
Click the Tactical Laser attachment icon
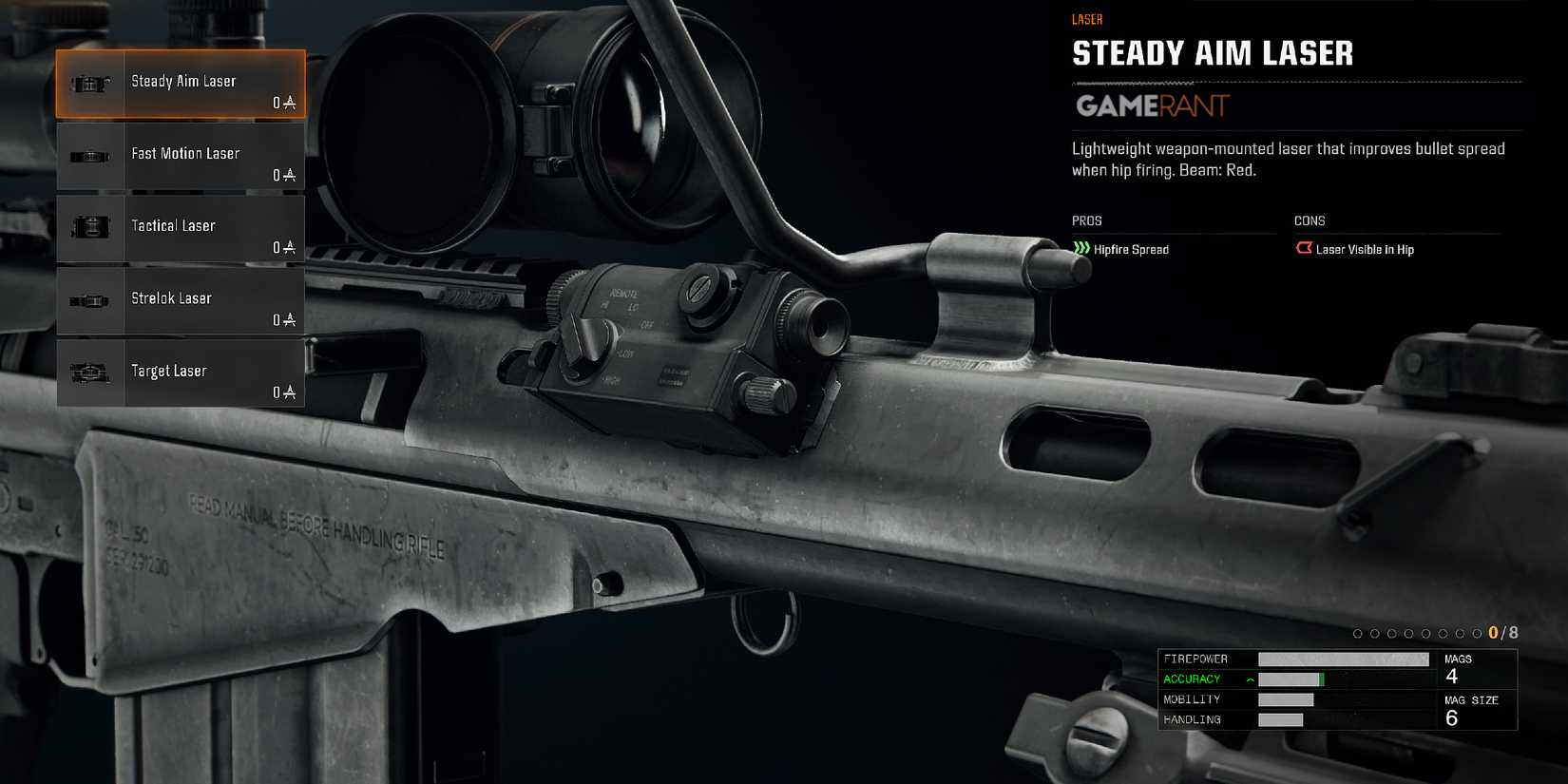click(90, 227)
